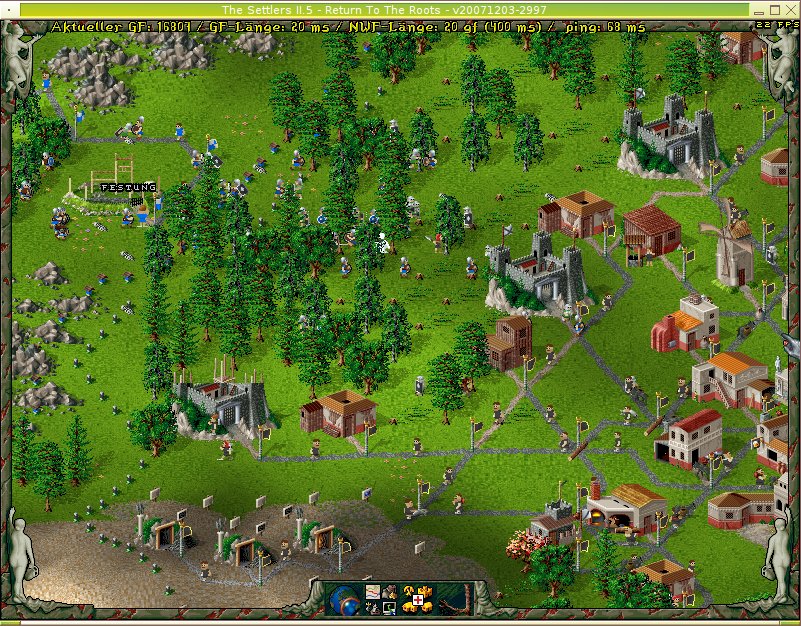The image size is (801, 626).
Task: Click the Settlers II.5 window title bar
Action: pyautogui.click(x=400, y=8)
